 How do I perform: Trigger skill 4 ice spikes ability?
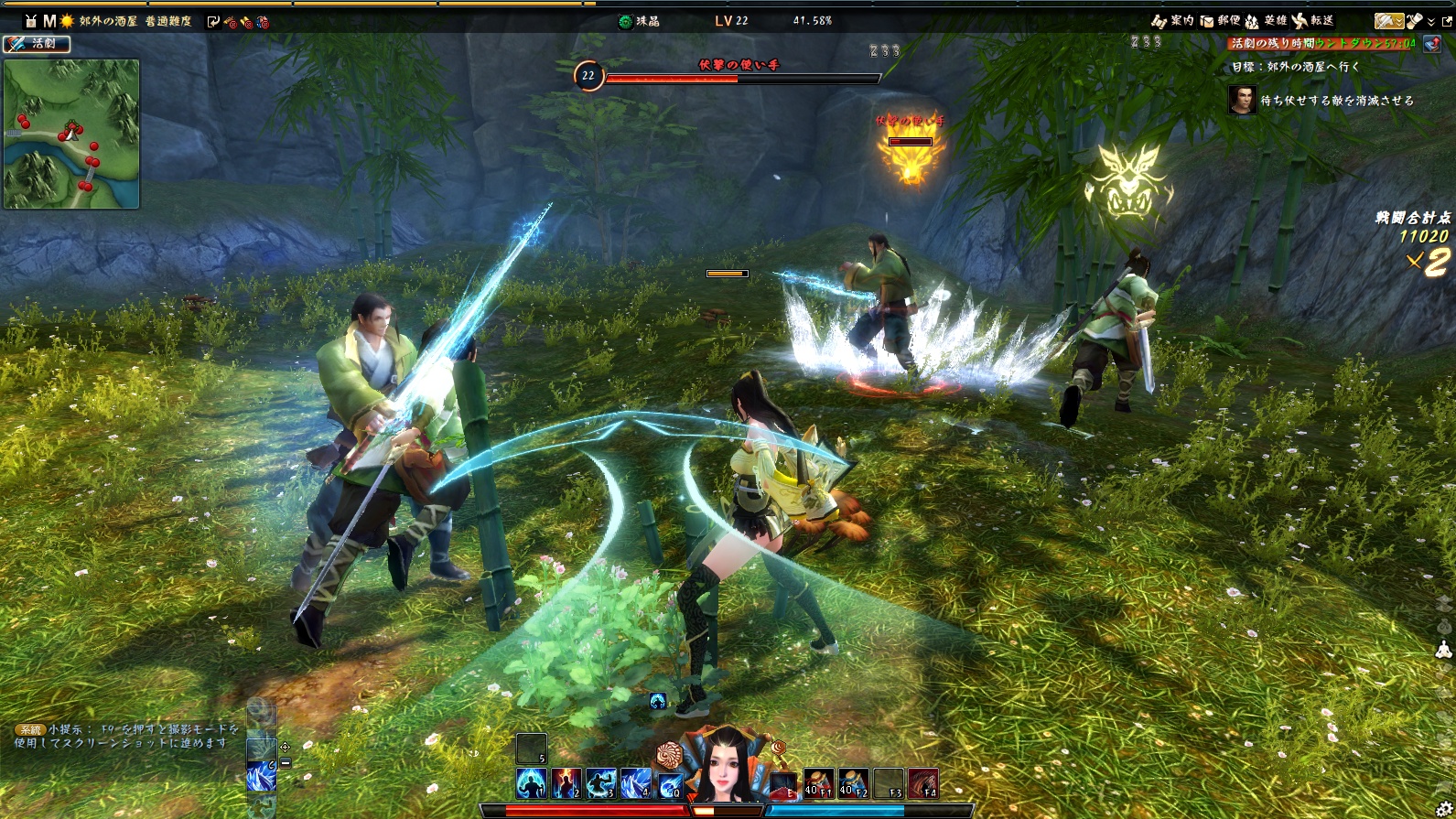pos(636,783)
